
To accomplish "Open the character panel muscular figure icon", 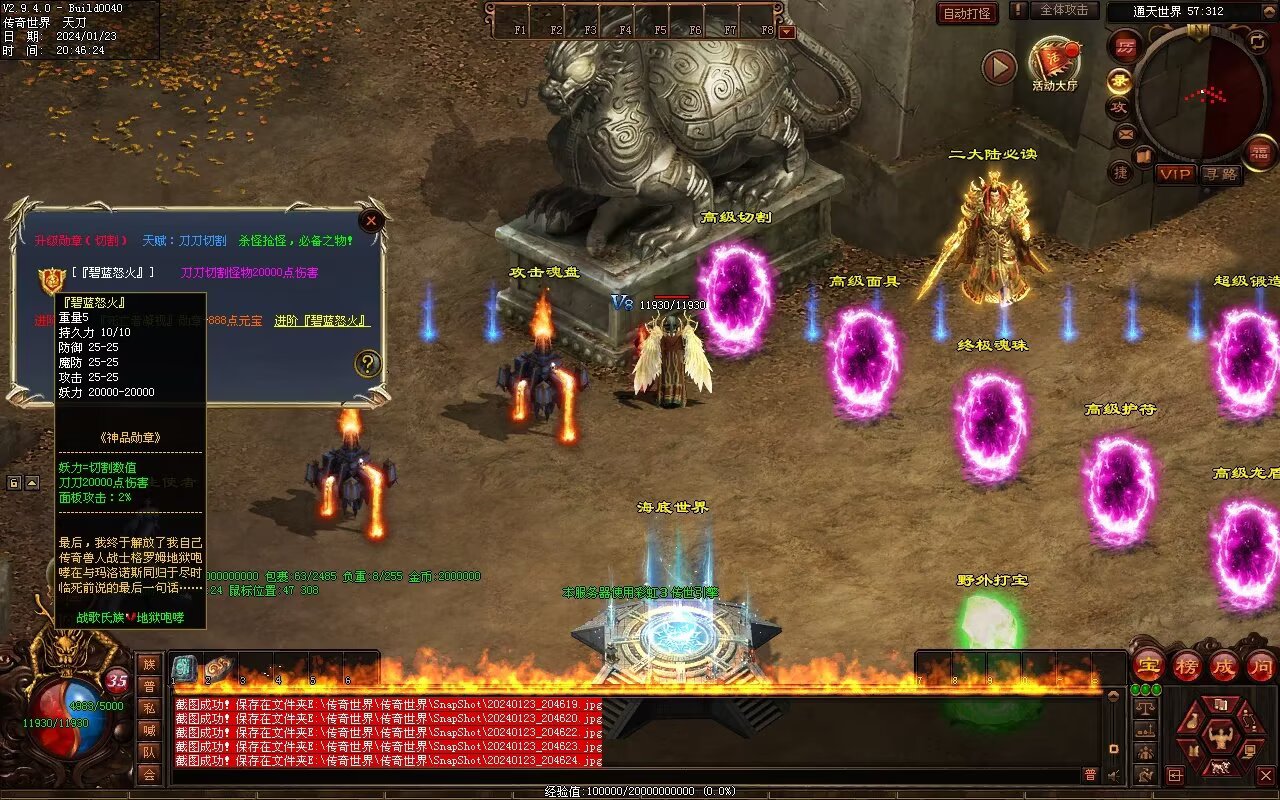I will (1219, 740).
